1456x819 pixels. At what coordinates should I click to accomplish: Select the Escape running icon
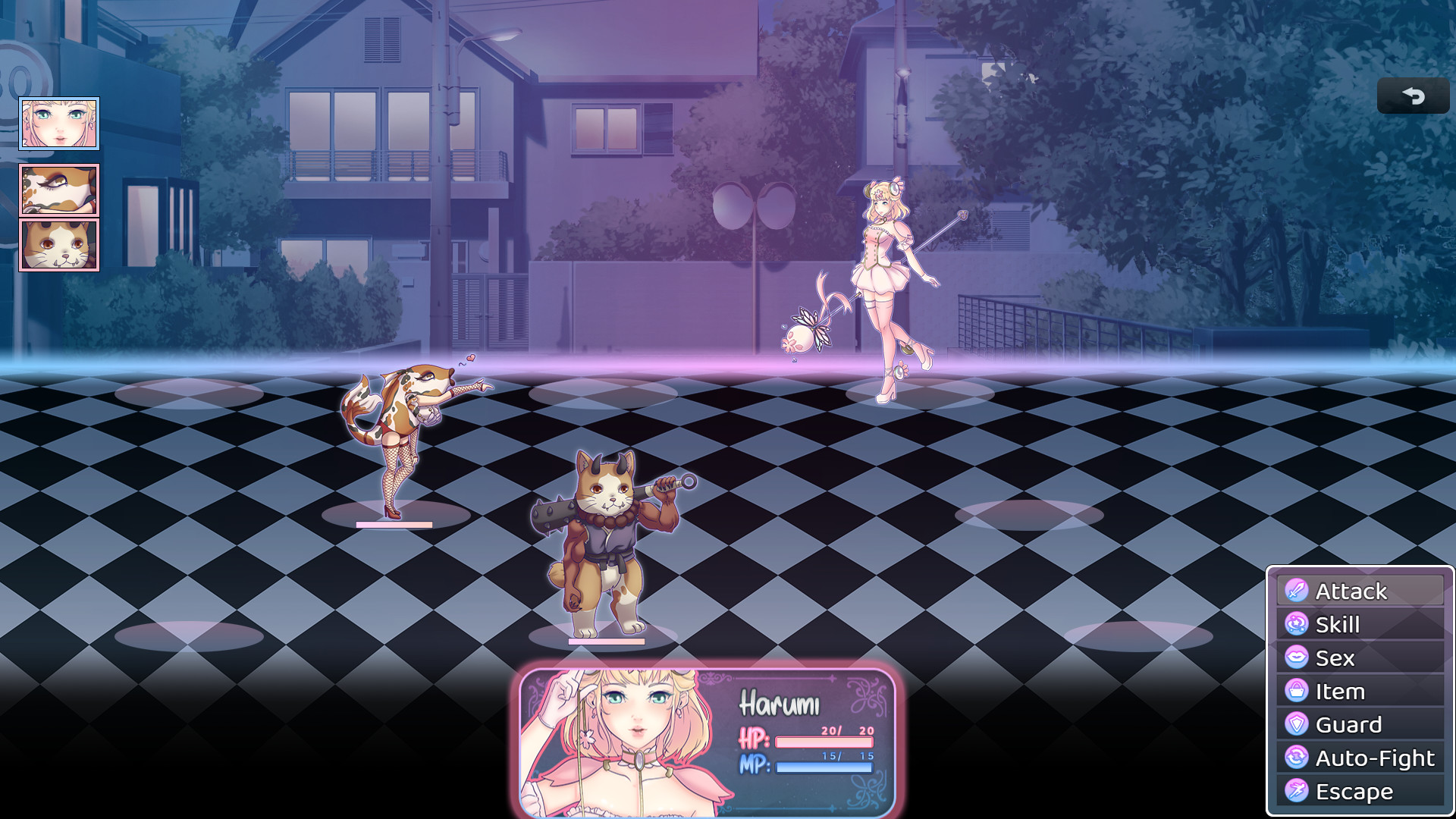(1295, 790)
